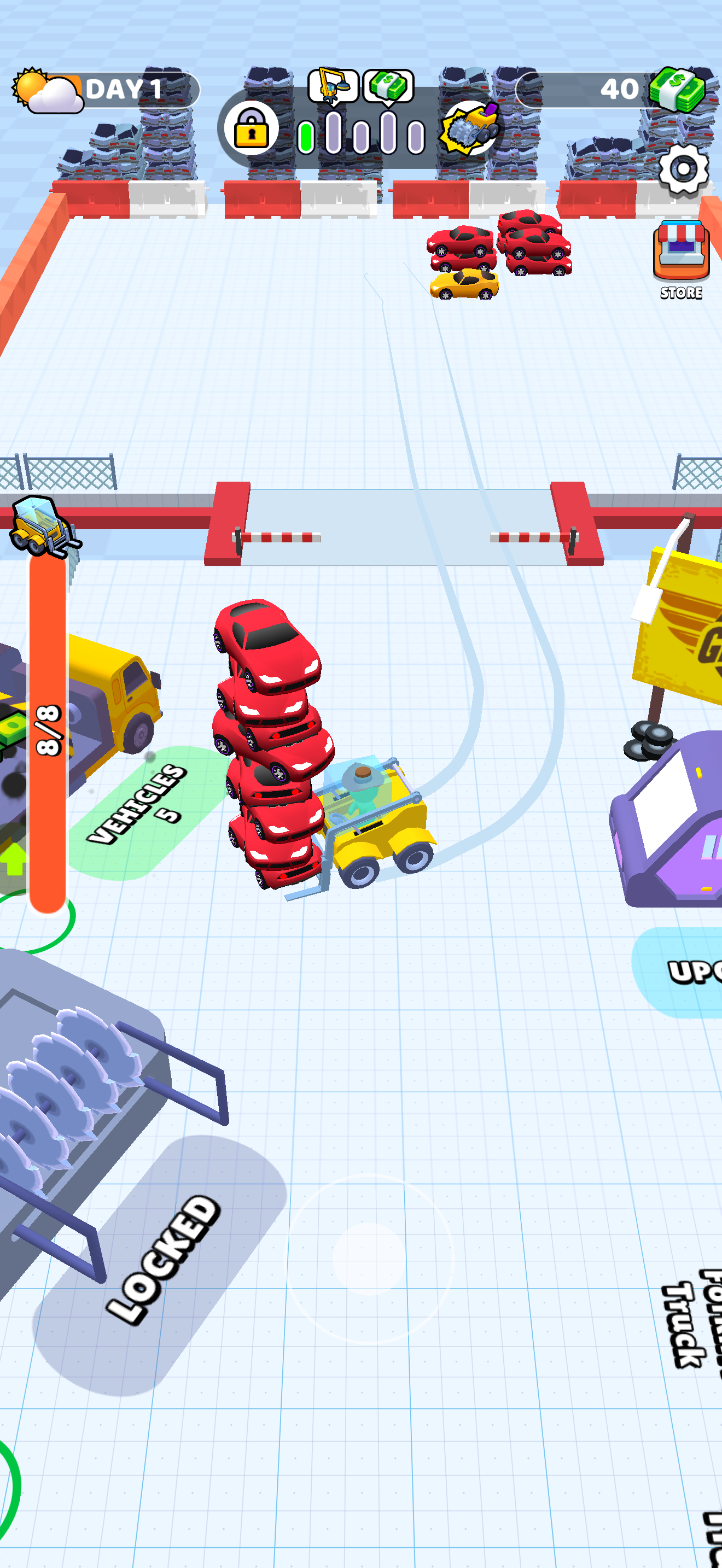Tap the forklift icon above the capacity bar

click(x=39, y=527)
